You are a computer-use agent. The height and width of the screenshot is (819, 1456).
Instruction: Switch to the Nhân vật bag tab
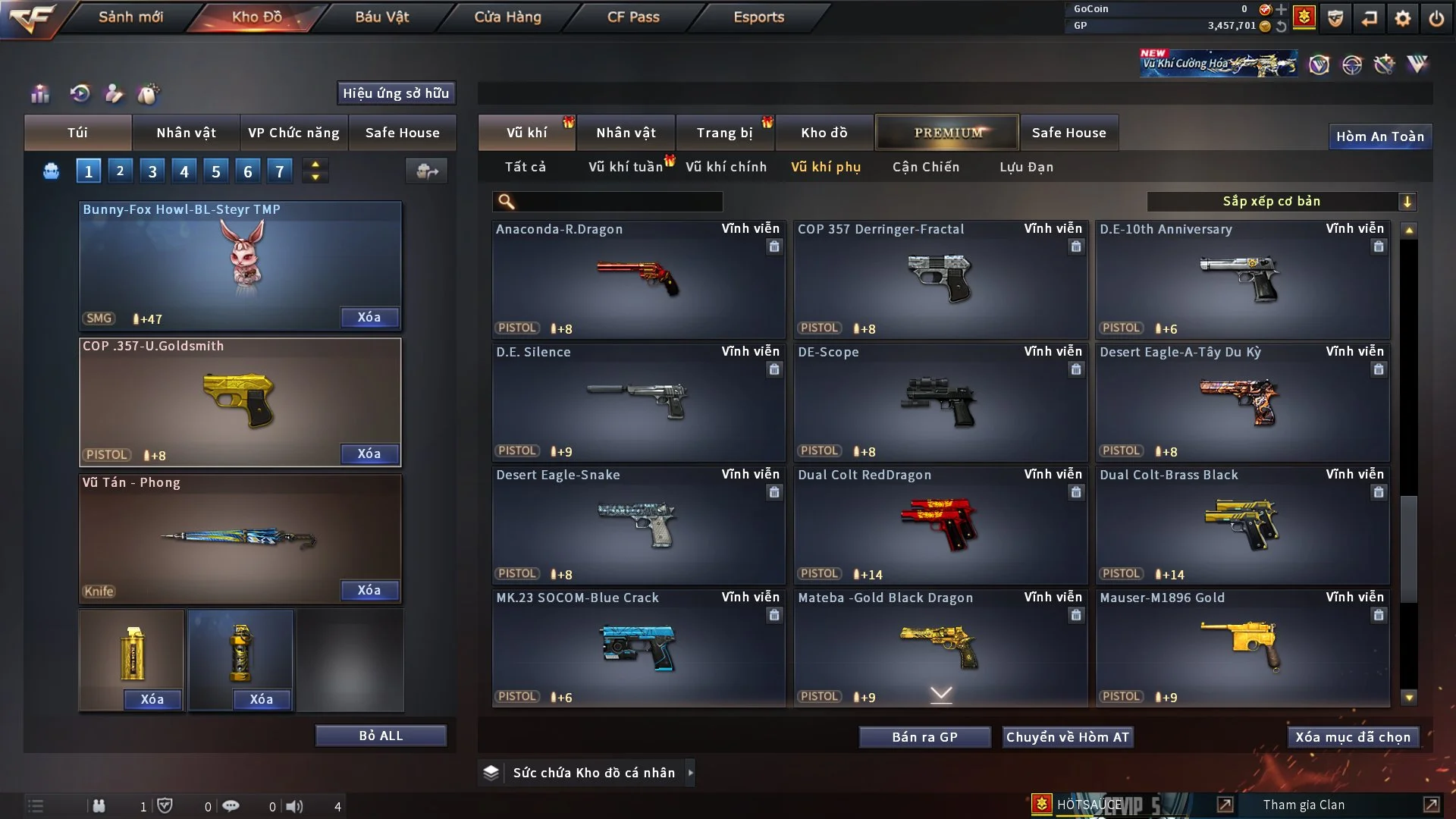click(x=186, y=133)
